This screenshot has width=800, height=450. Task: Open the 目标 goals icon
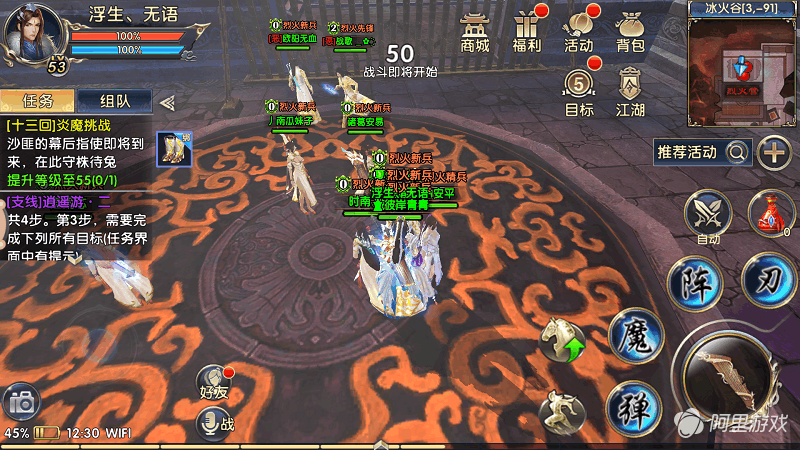tap(579, 92)
